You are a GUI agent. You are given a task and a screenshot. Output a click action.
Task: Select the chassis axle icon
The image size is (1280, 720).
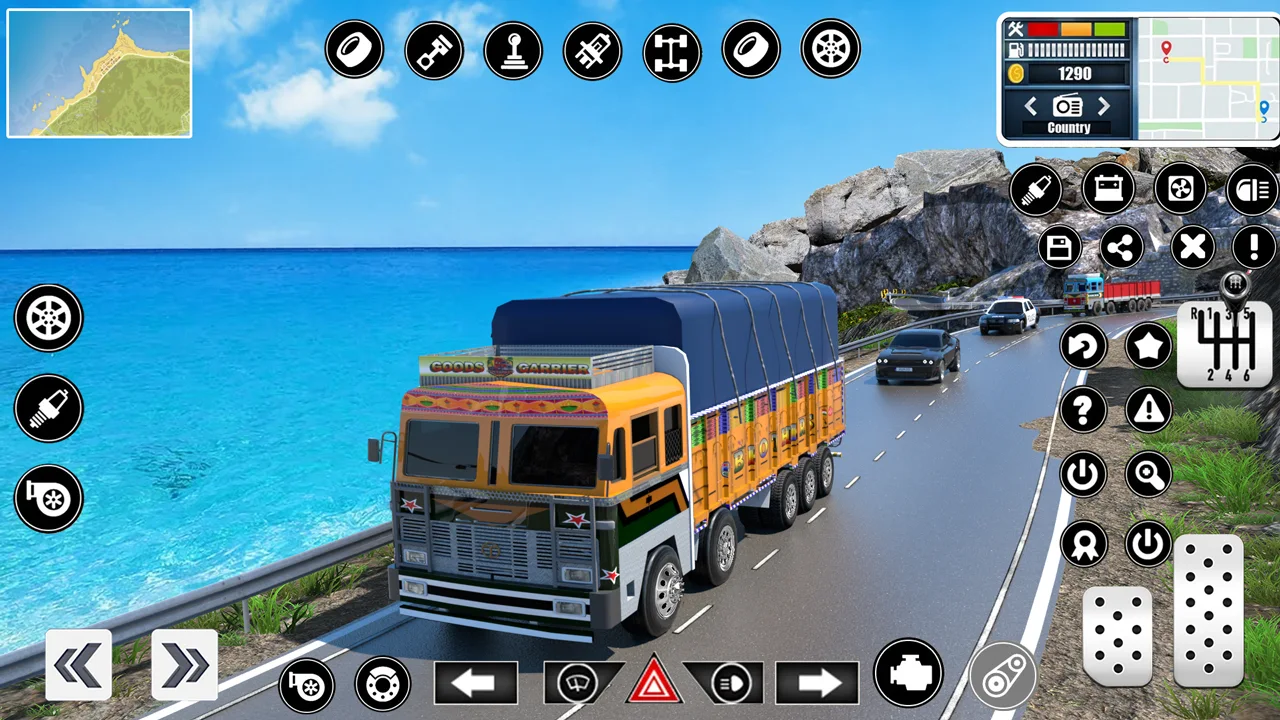(x=672, y=50)
